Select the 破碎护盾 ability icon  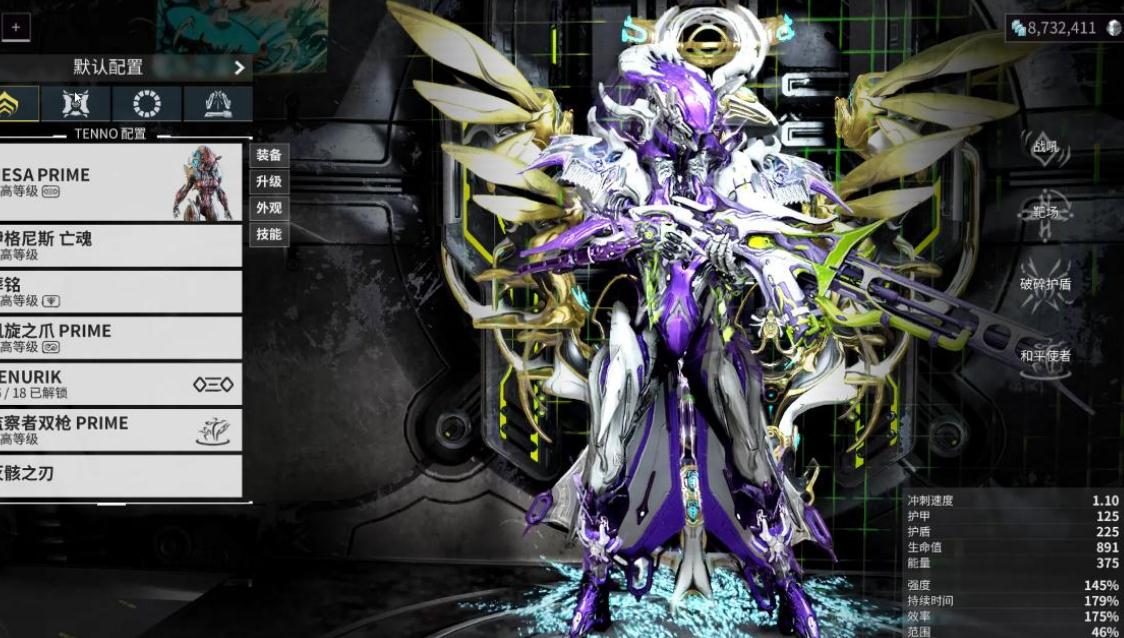(x=1044, y=285)
